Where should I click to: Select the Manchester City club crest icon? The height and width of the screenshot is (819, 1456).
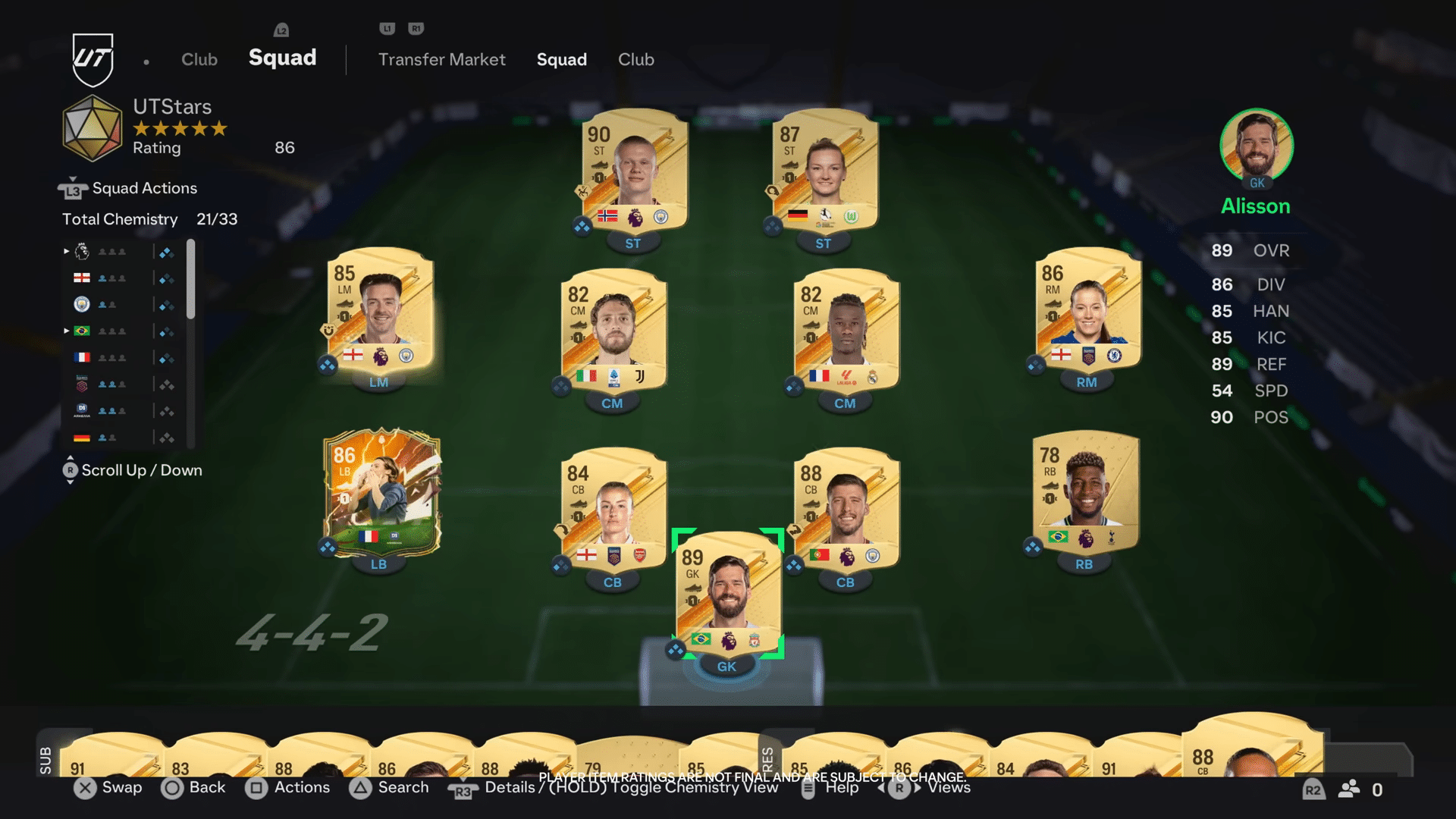click(x=82, y=304)
